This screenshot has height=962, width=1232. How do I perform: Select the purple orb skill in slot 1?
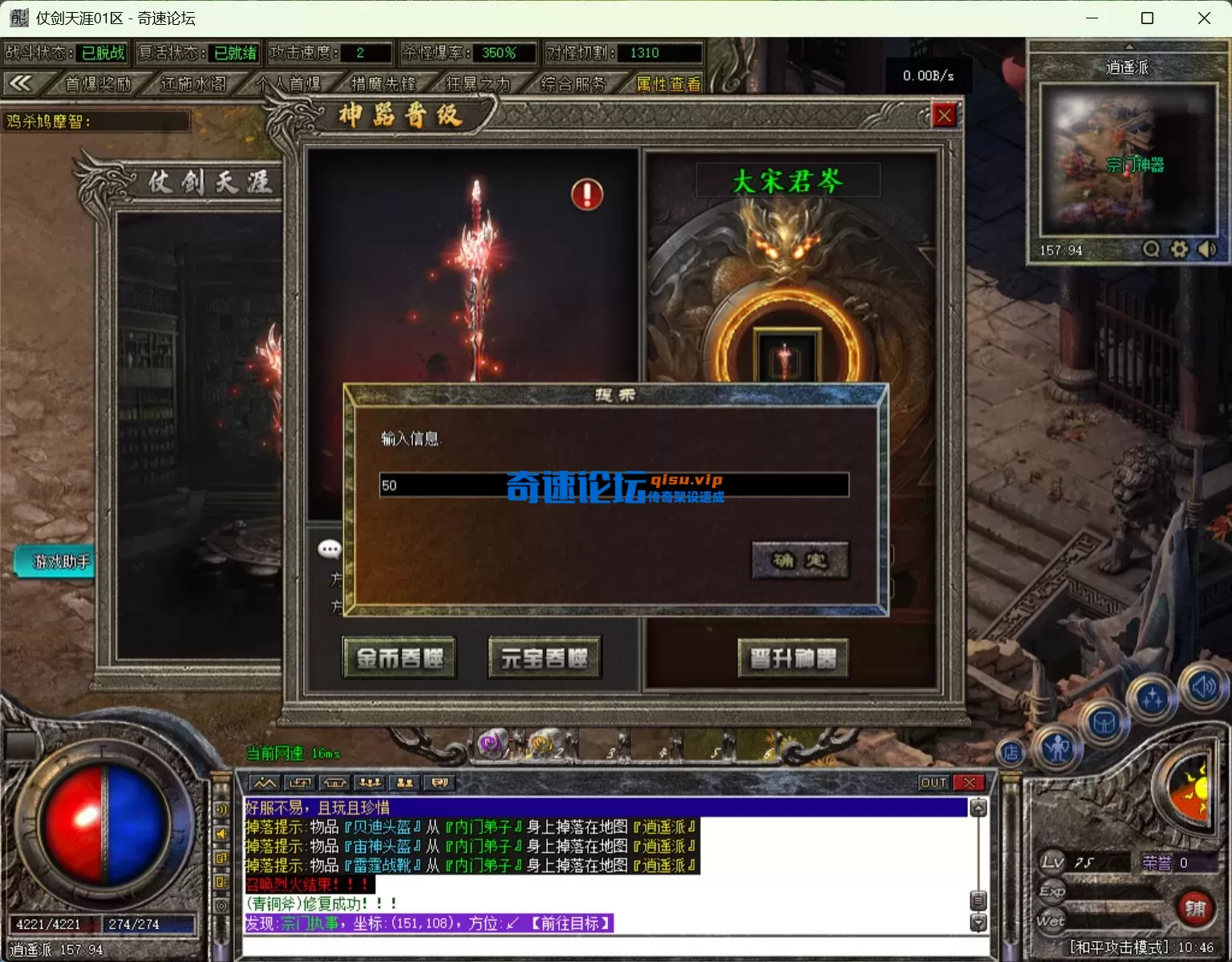click(x=491, y=741)
